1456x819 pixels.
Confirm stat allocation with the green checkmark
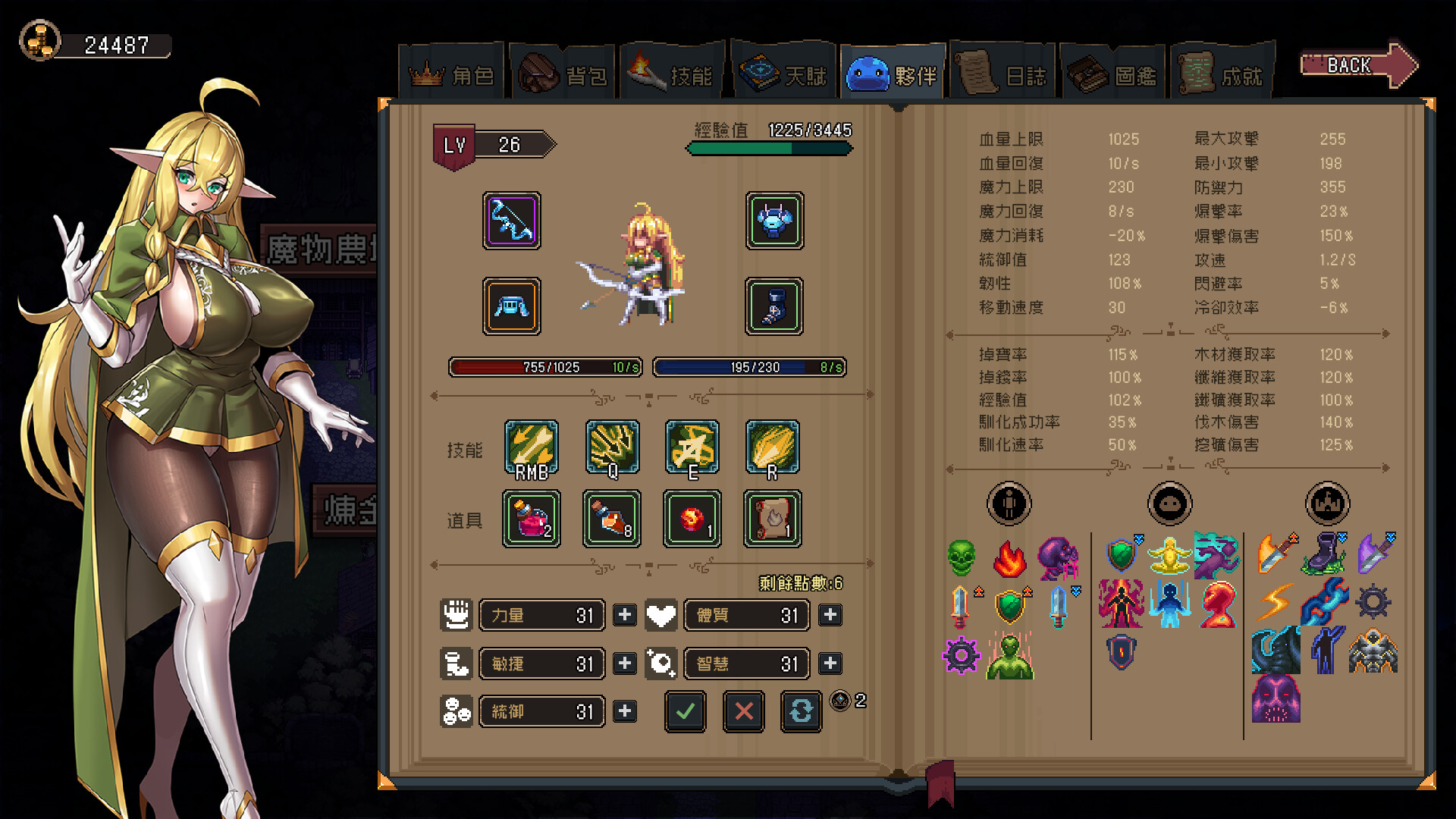point(685,712)
